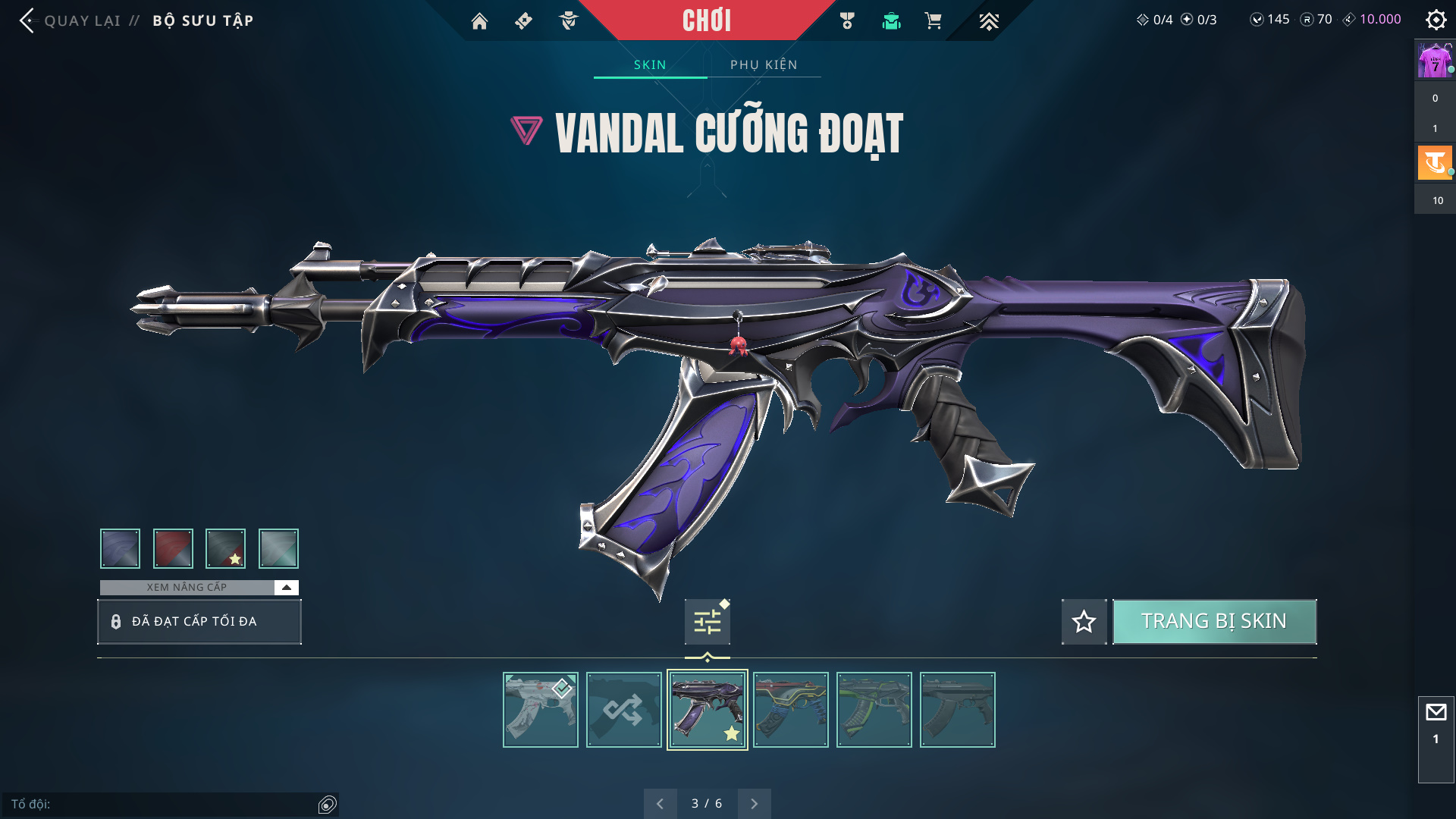Open the store shopping cart icon

pos(933,21)
